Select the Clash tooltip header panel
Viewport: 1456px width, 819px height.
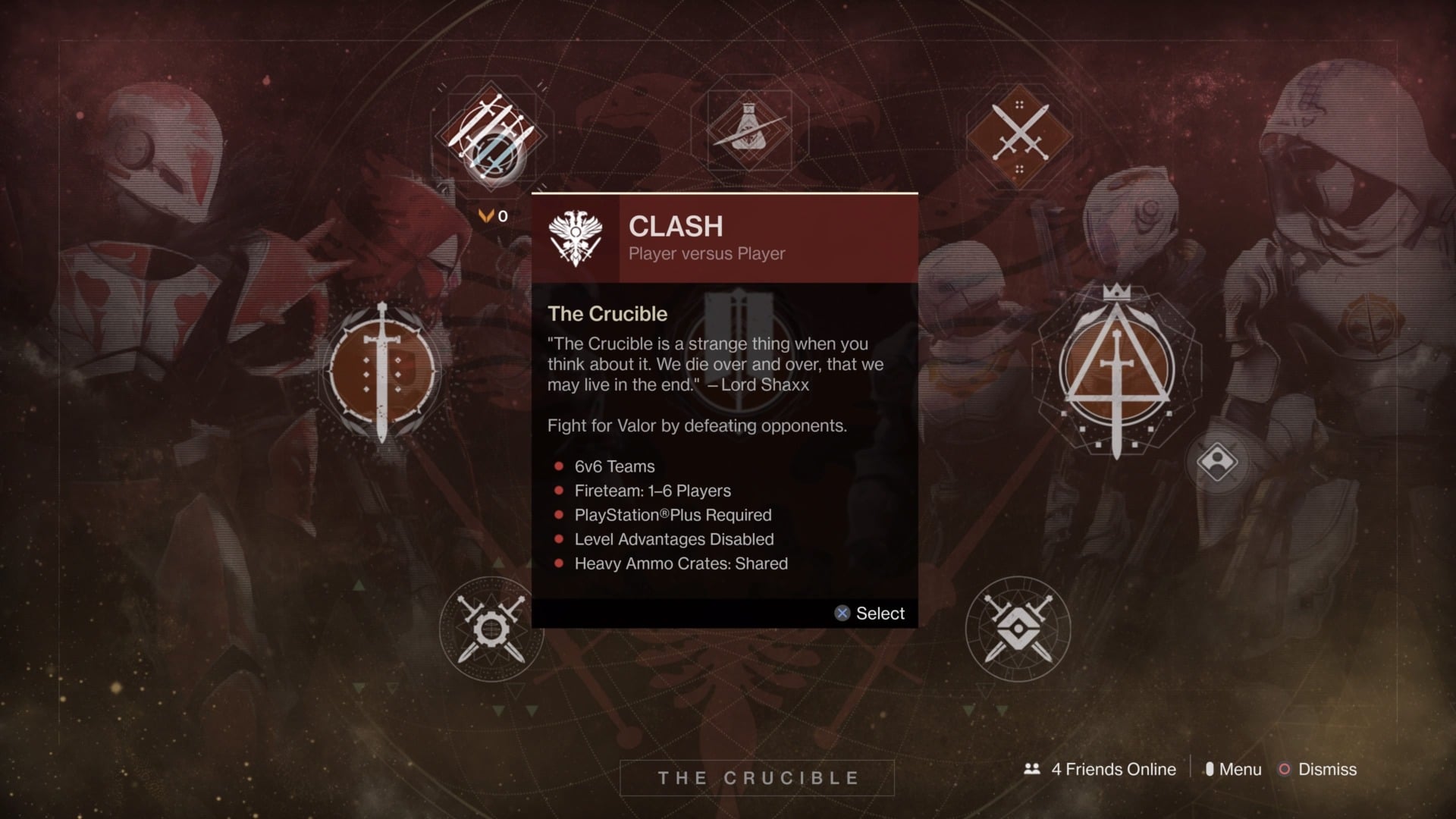tap(724, 239)
